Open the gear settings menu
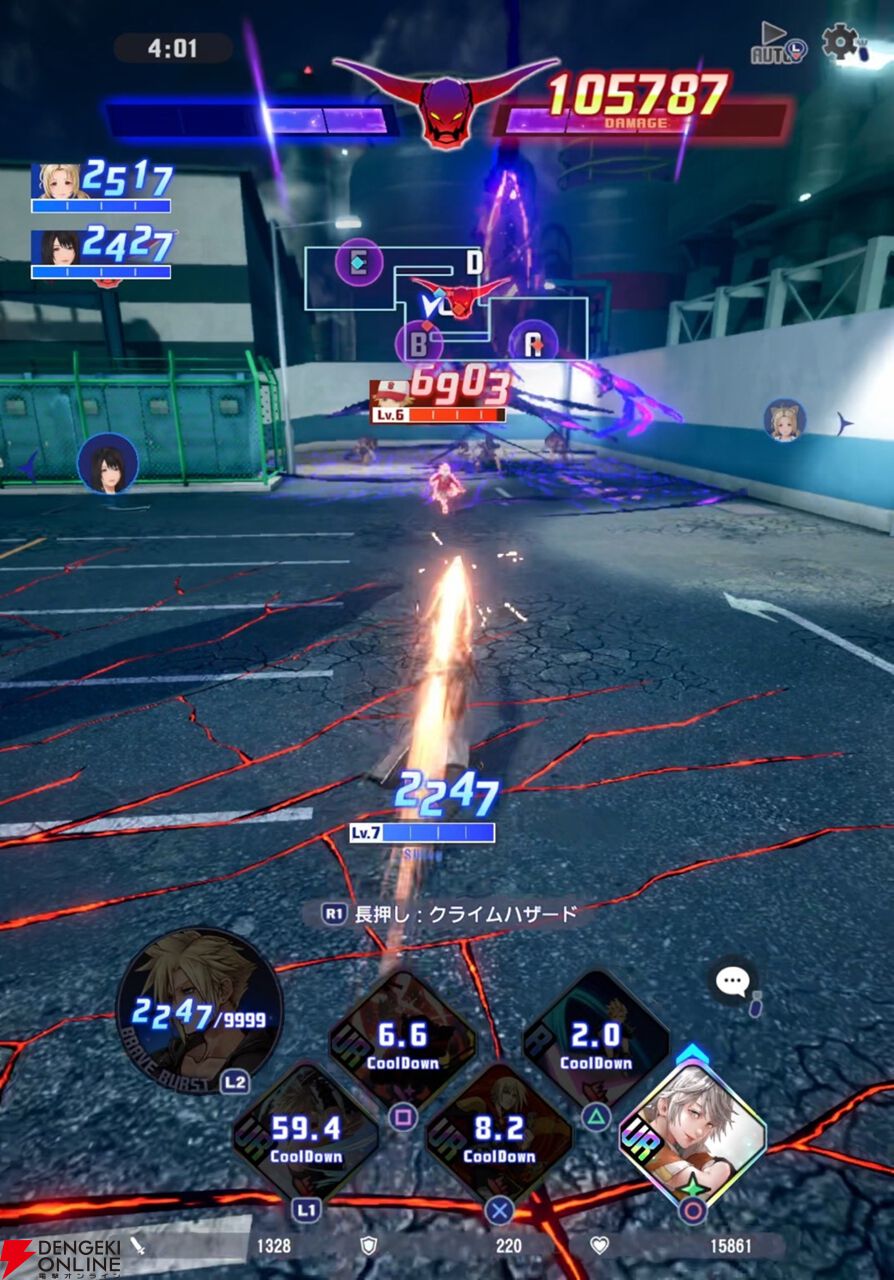 coord(840,42)
